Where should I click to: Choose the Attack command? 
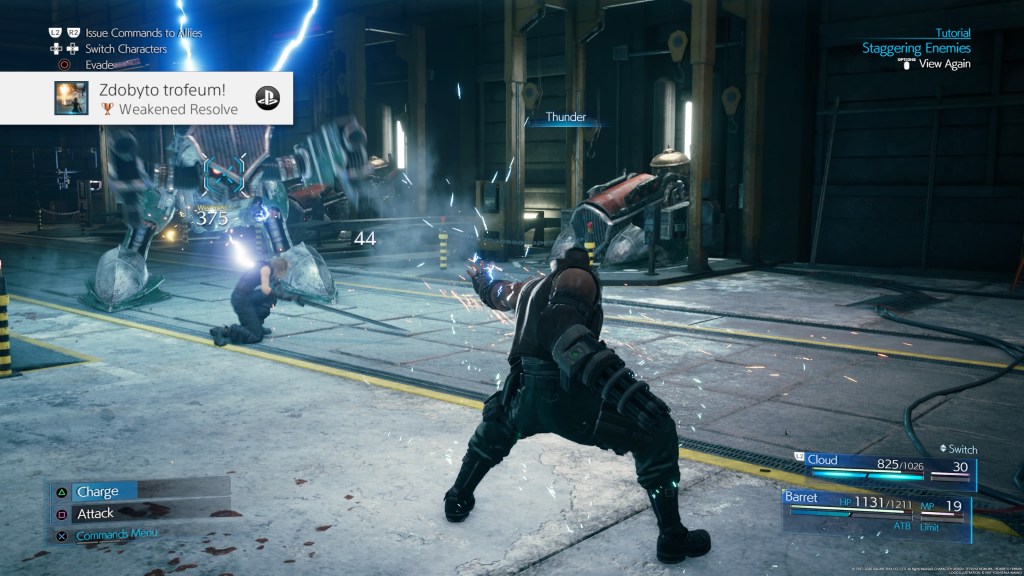tap(95, 514)
